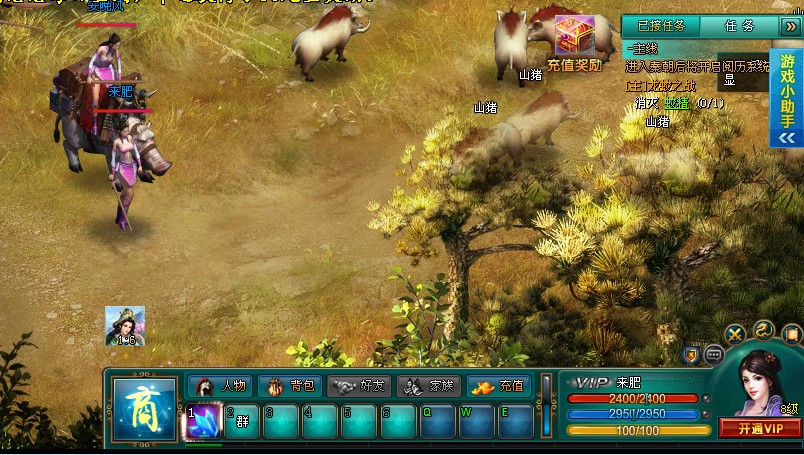Screen dimensions: 804x455
Task: Expand the 游戏小助手 side panel
Action: (787, 138)
